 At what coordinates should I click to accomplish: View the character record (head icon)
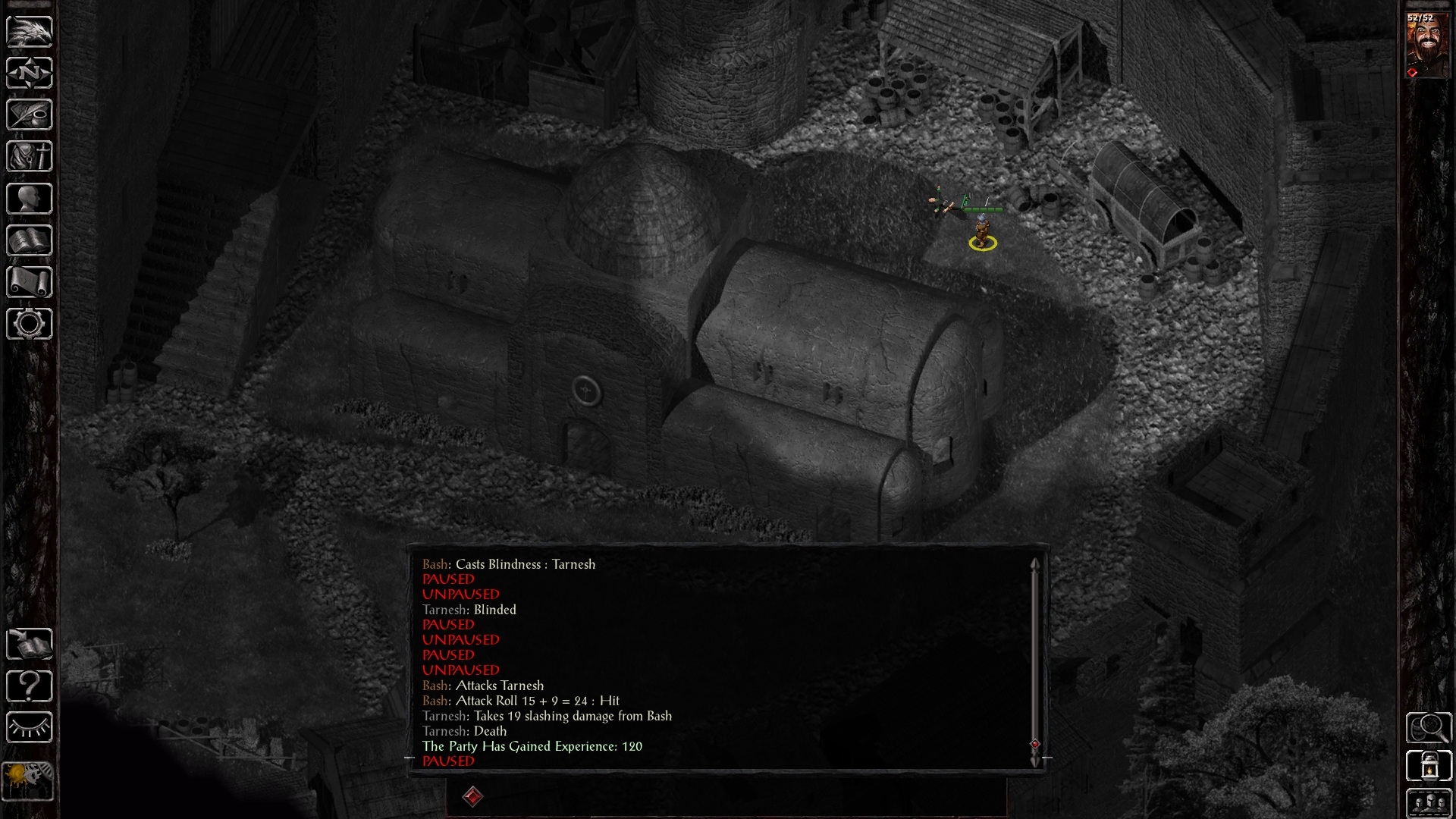29,197
